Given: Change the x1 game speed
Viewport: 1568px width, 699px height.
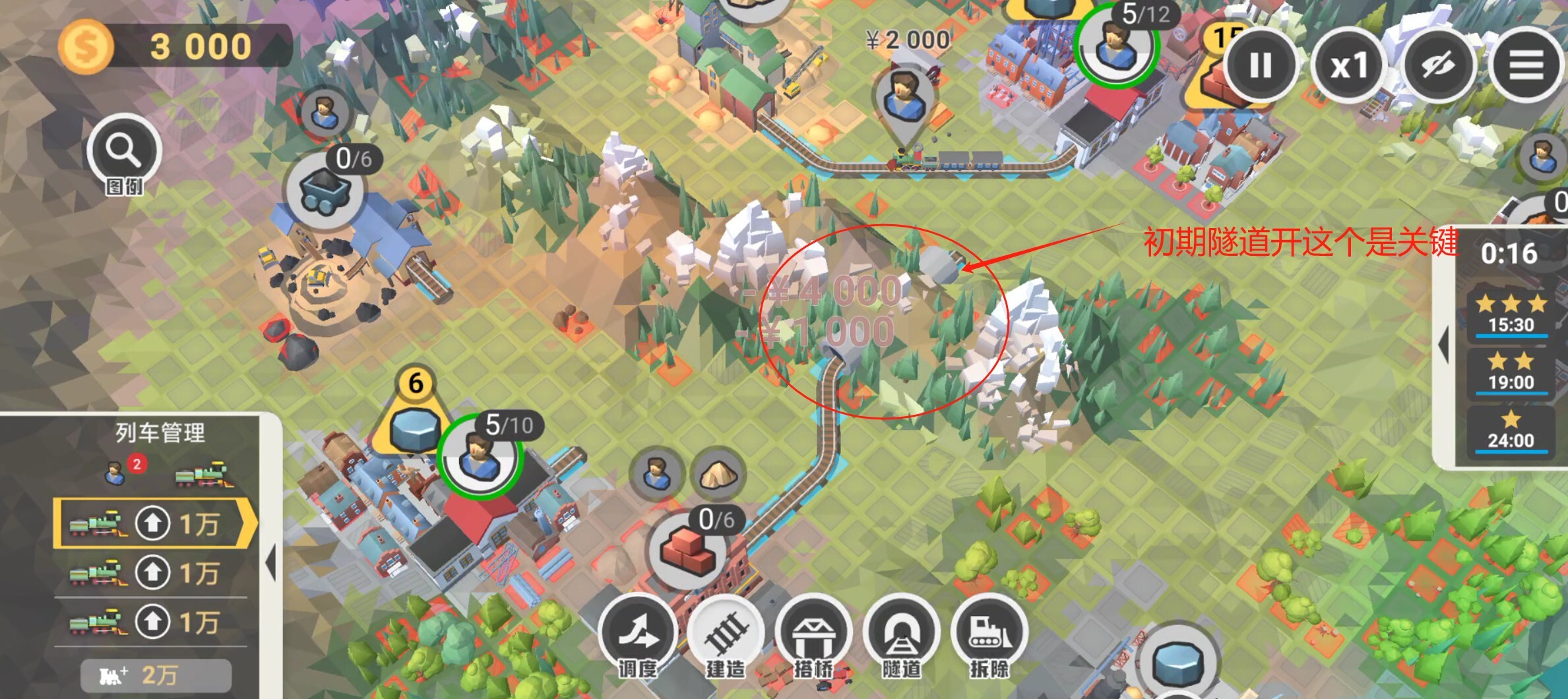Looking at the screenshot, I should click(1349, 65).
